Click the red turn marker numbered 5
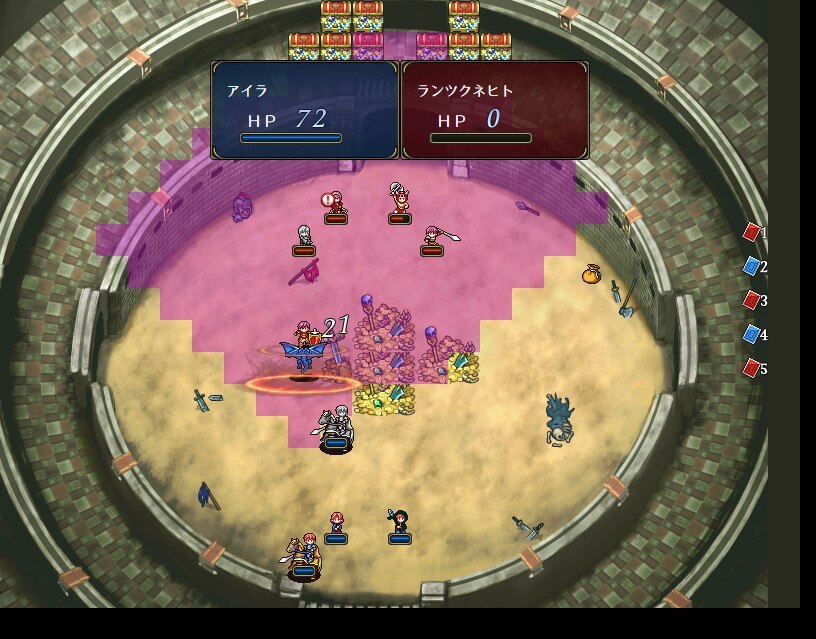 (x=751, y=368)
